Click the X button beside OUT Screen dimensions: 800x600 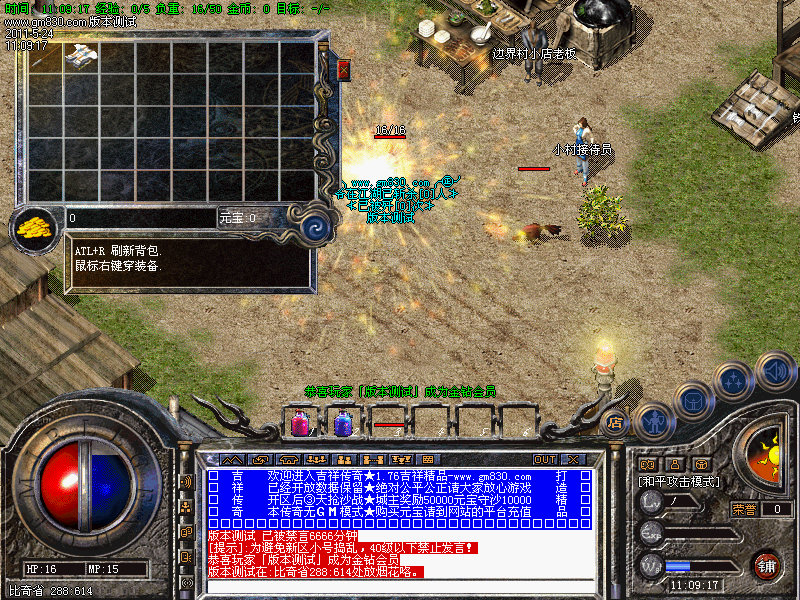[x=574, y=459]
